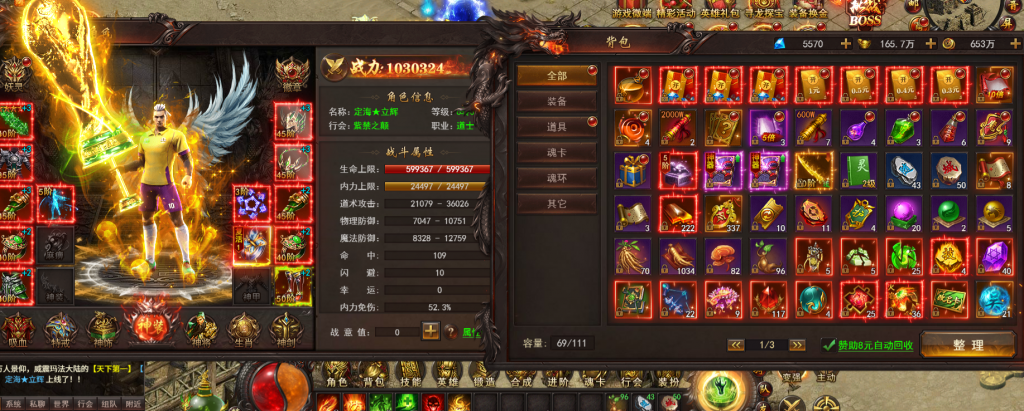Switch to the 魂环 soul ring tab
Image resolution: width=1024 pixels, height=411 pixels.
point(558,178)
